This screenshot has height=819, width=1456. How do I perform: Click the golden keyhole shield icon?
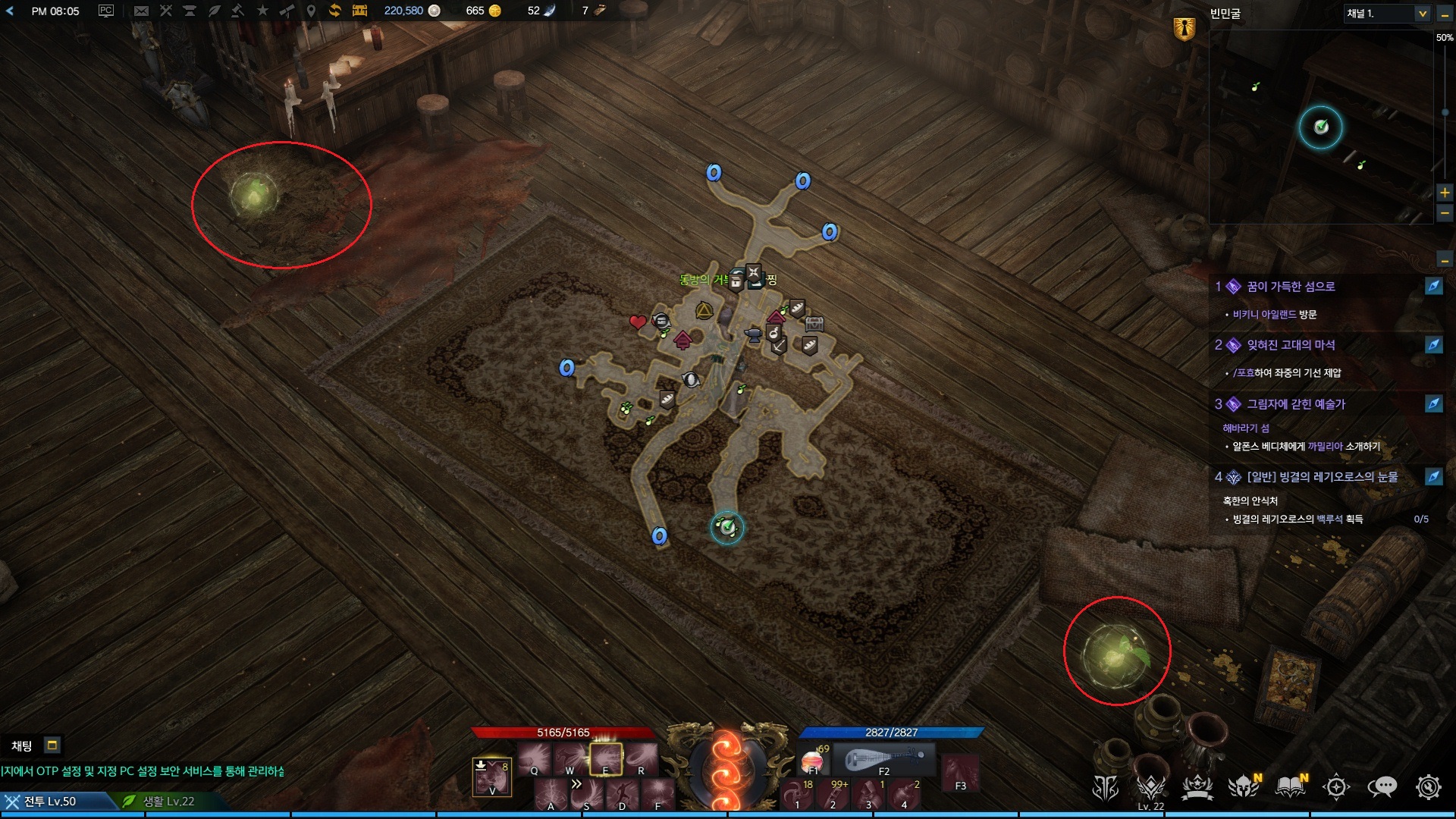(x=1184, y=29)
